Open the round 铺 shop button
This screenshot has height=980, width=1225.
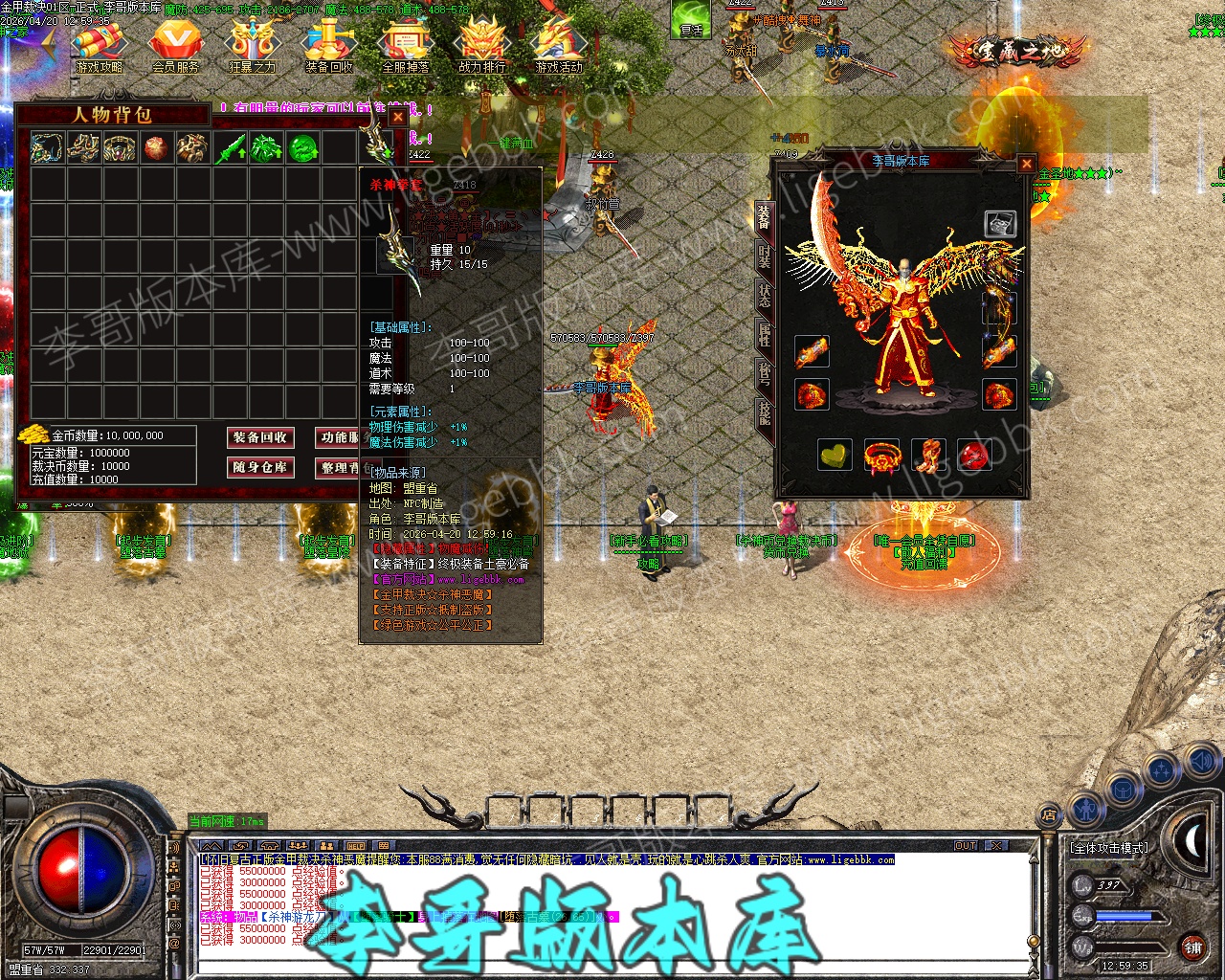[x=1192, y=948]
